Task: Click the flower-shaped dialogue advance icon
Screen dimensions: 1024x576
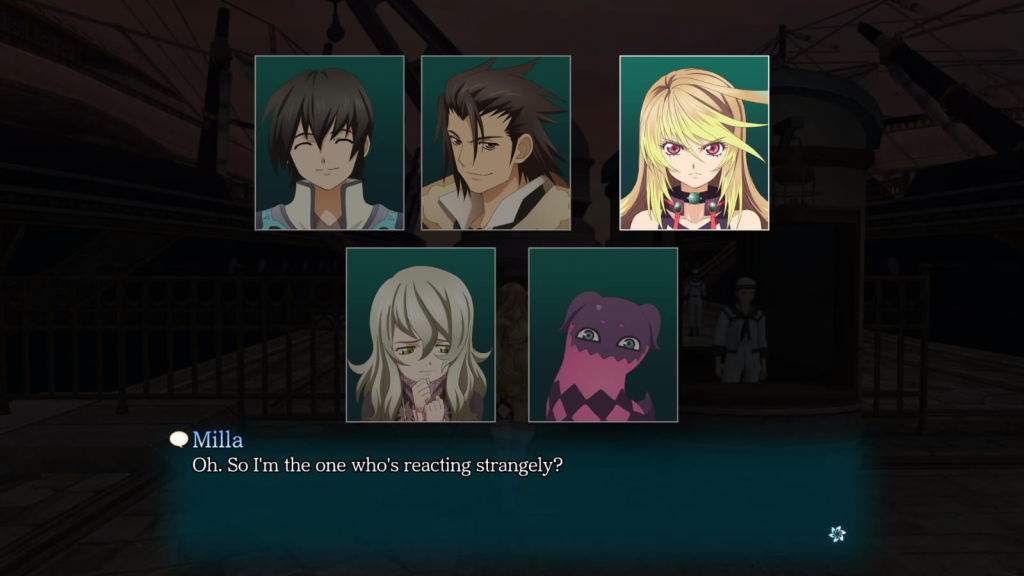Action: [x=837, y=534]
